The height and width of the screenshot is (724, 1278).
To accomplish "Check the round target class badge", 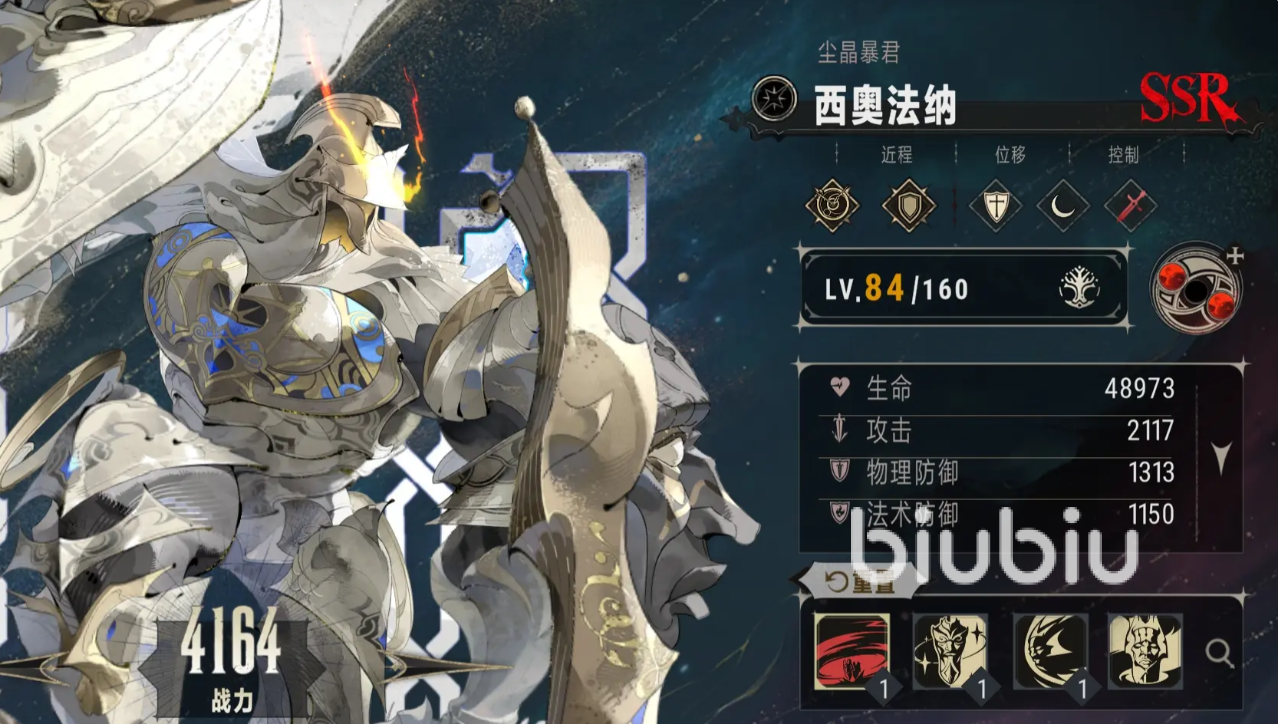I will coord(832,205).
